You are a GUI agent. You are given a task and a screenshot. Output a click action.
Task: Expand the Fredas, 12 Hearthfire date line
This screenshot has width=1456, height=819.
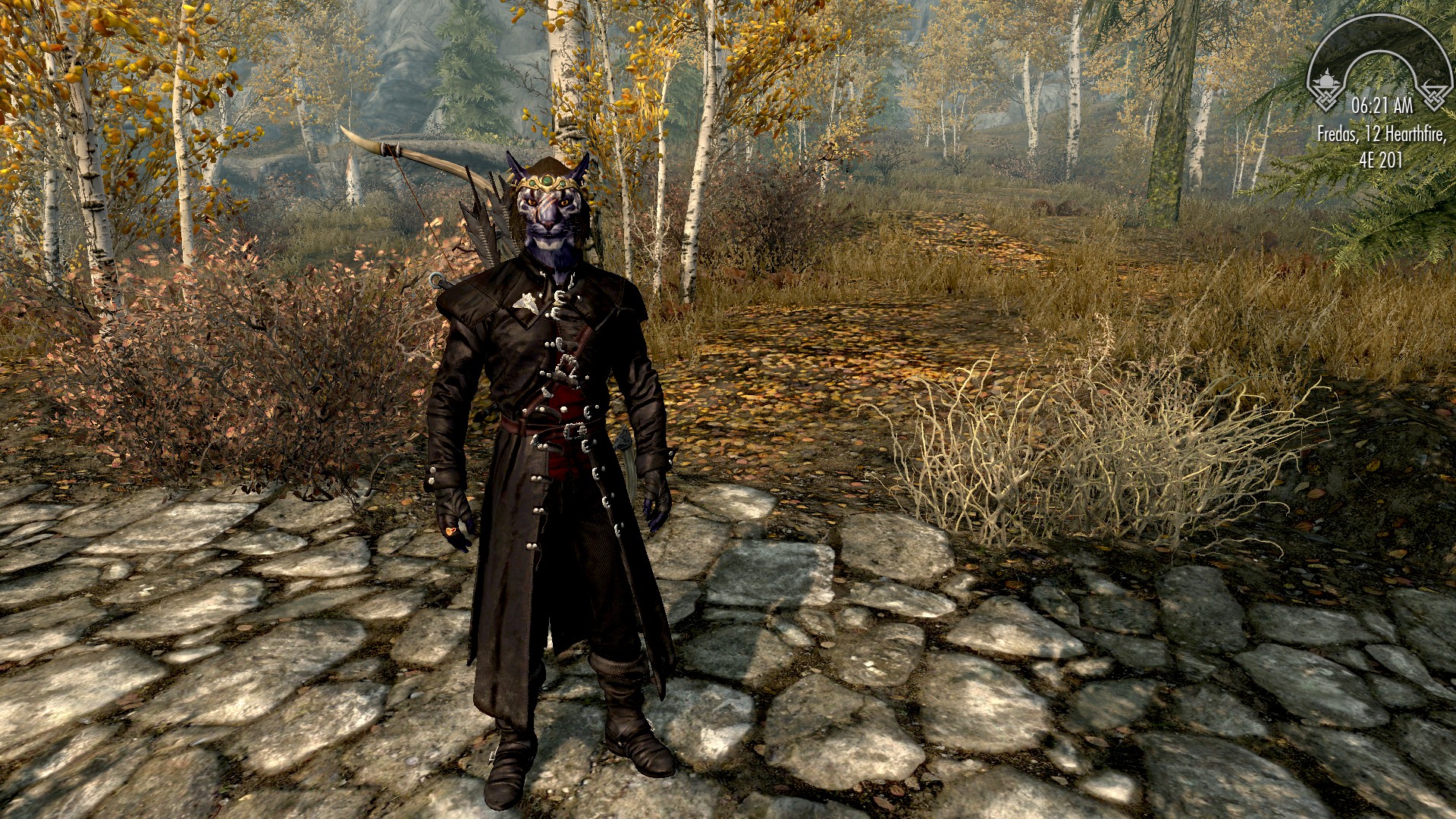click(x=1382, y=134)
